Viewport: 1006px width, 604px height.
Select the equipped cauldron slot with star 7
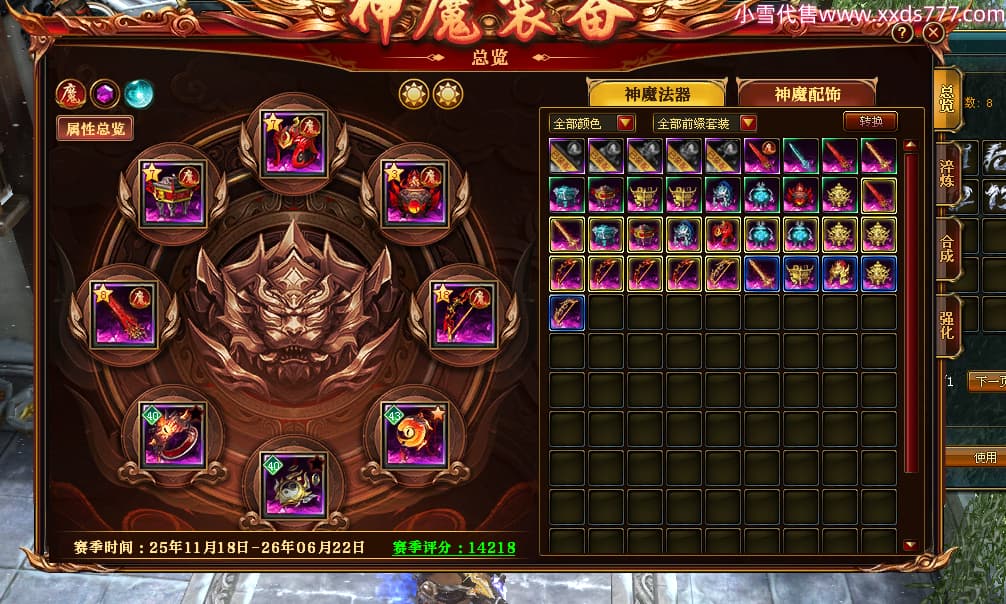[x=174, y=193]
